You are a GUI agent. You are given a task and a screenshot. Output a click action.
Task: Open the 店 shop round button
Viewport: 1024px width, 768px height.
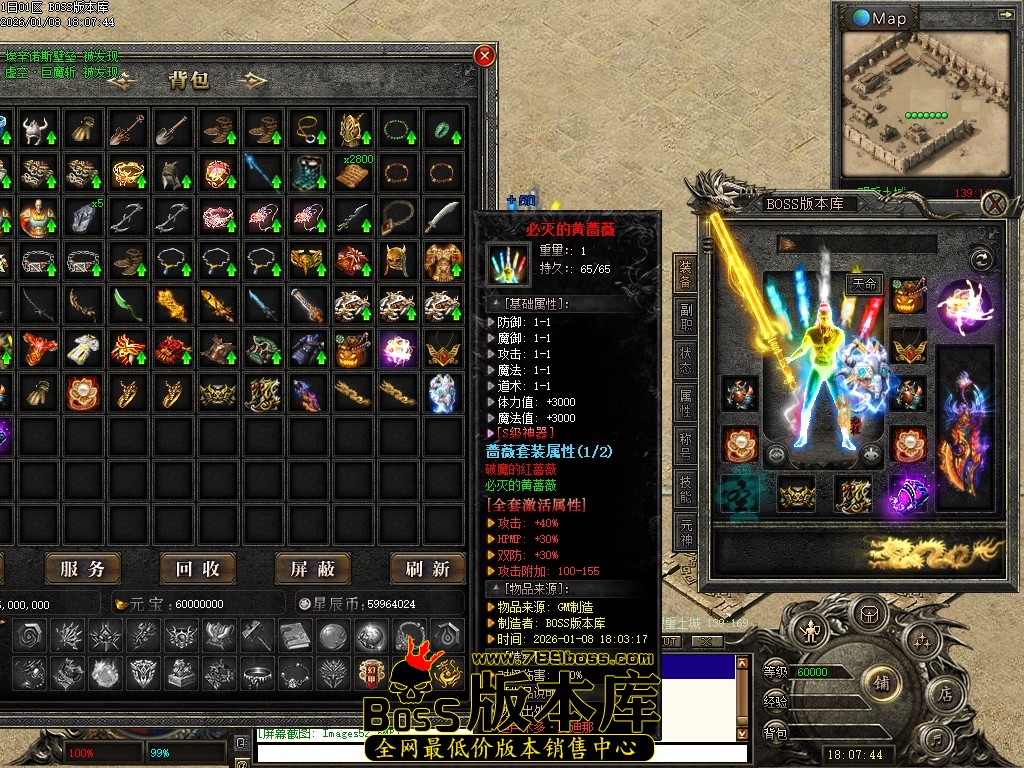coord(945,695)
